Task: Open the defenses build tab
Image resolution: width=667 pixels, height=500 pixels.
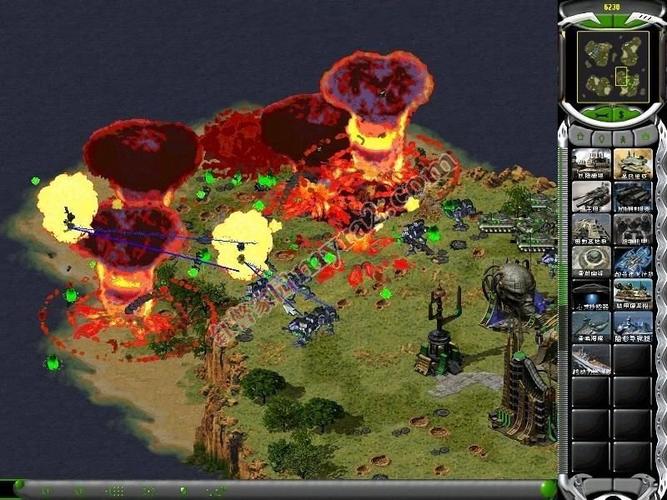Action: click(x=602, y=136)
